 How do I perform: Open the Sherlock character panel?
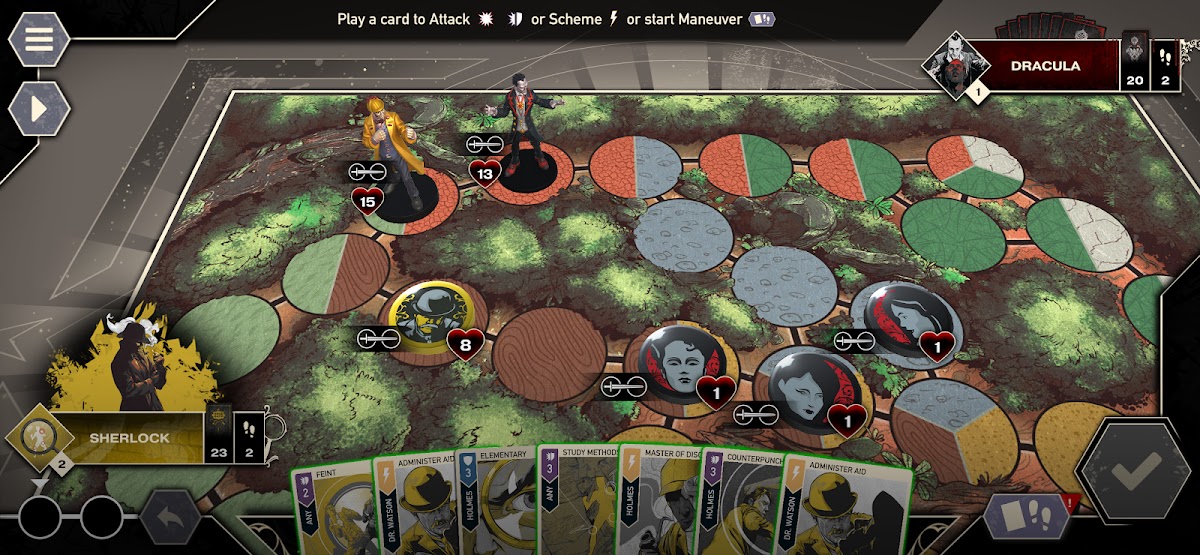coord(128,437)
